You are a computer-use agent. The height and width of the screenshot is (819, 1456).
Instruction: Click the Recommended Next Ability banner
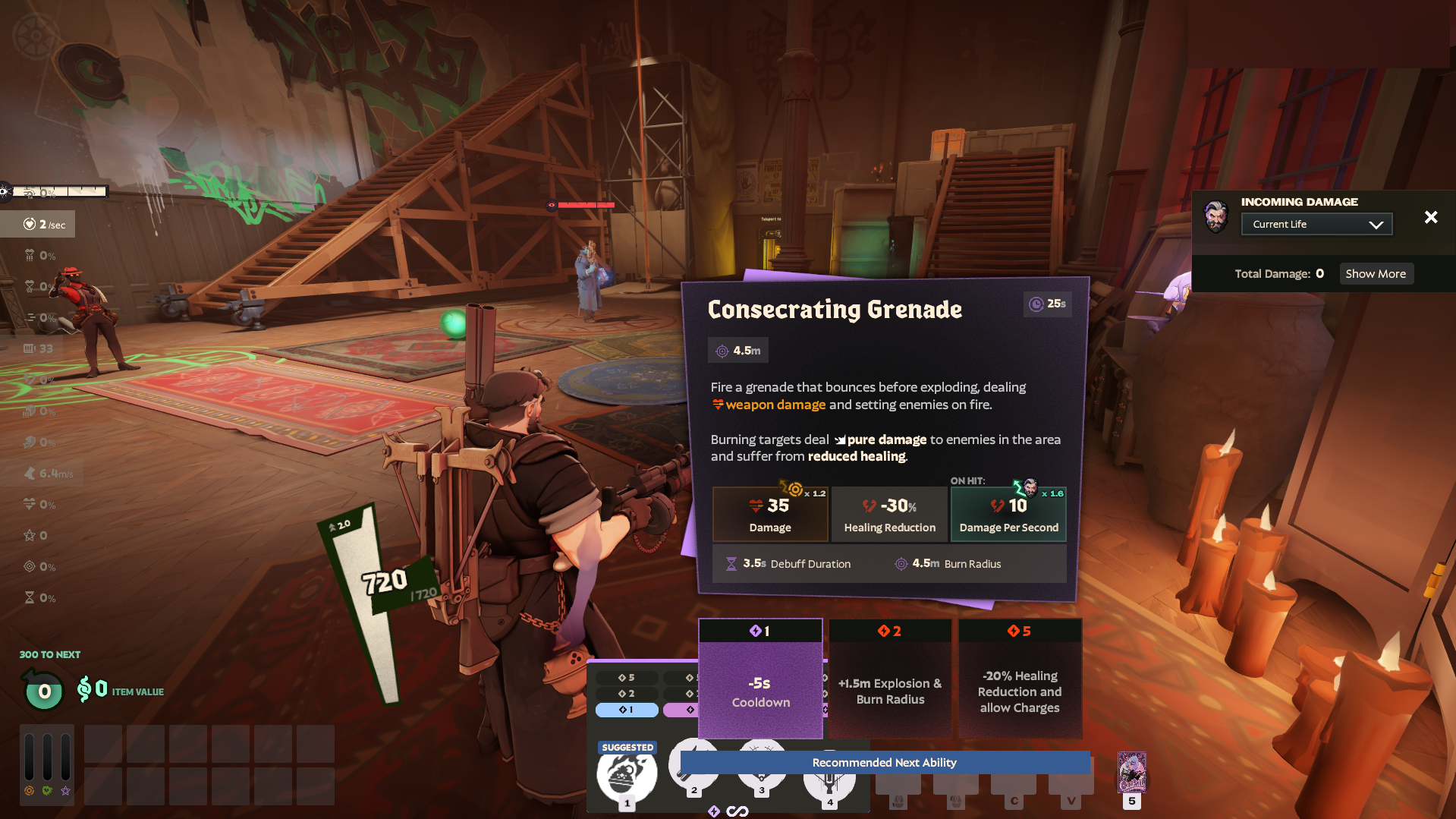[884, 762]
